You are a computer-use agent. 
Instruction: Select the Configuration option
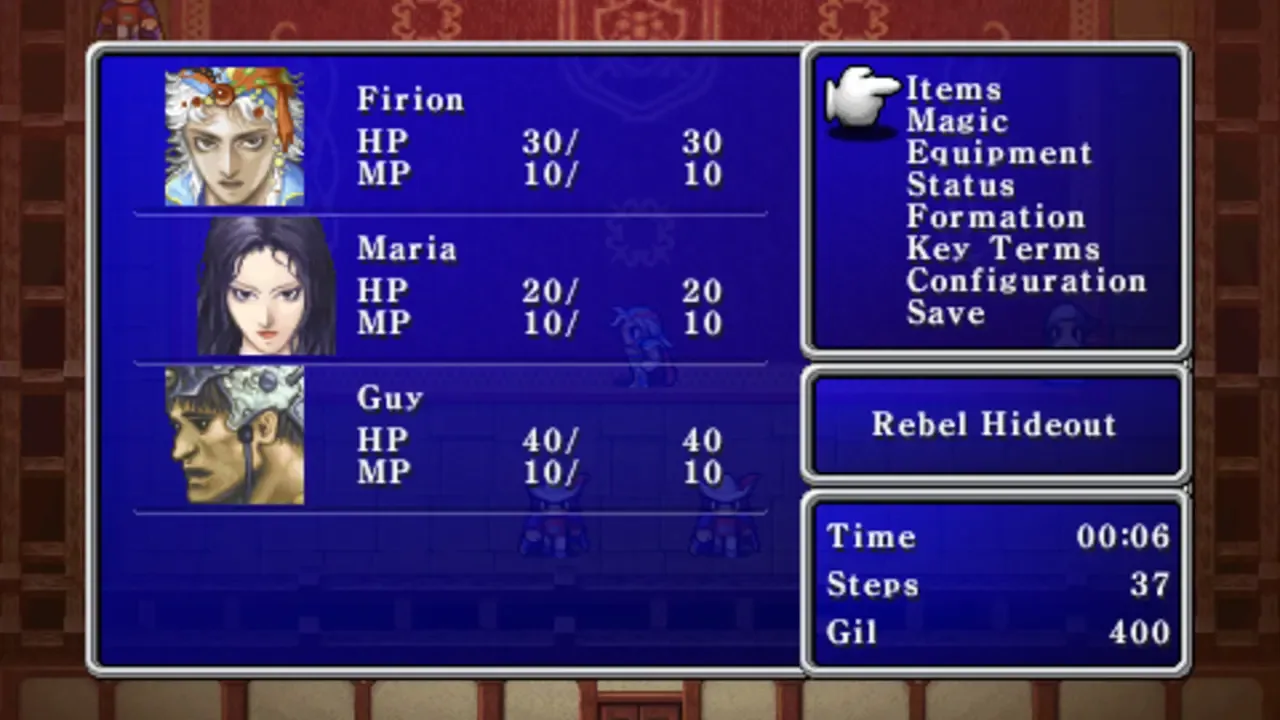[1026, 281]
